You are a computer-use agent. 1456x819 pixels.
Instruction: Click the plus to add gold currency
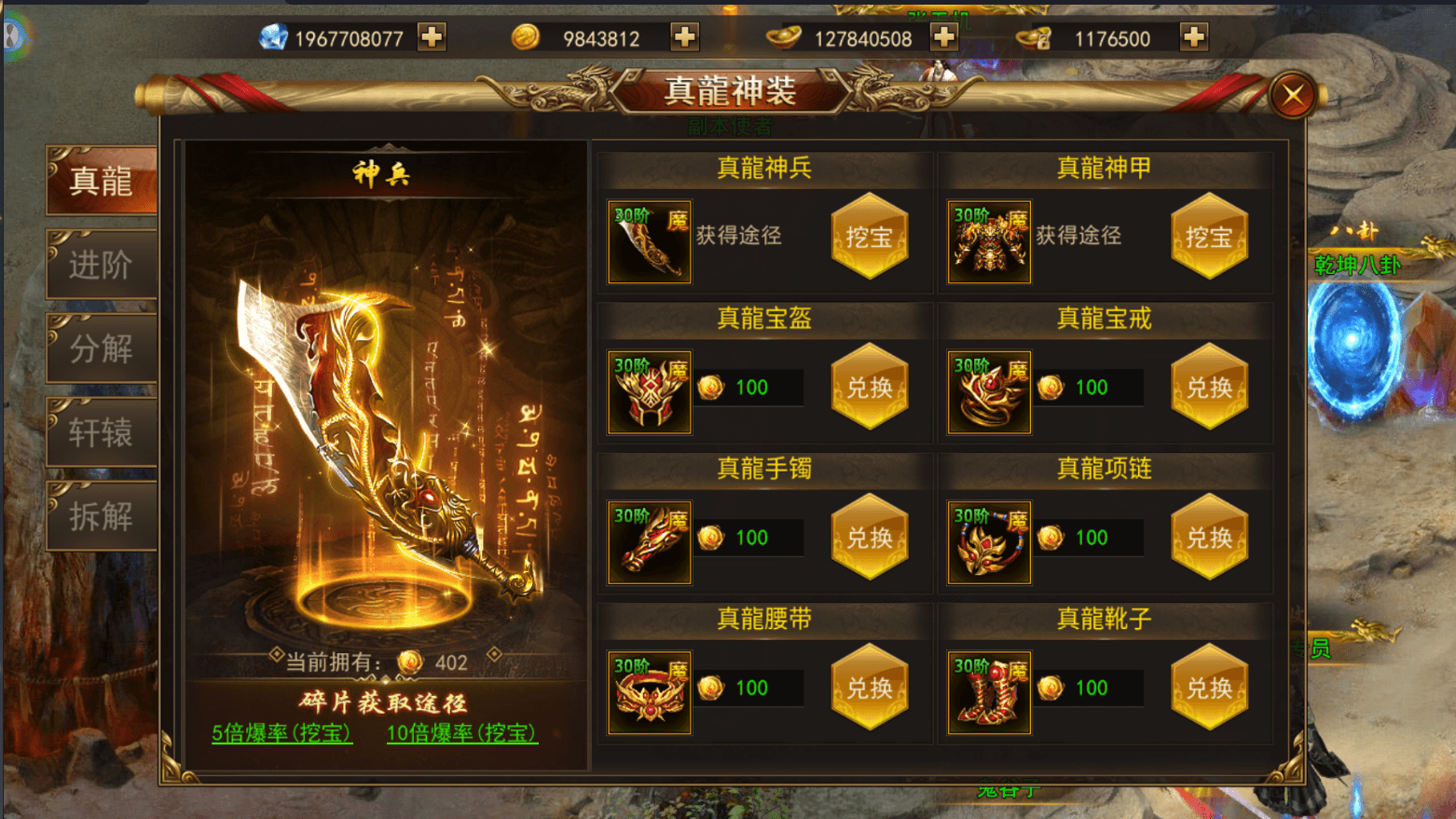pyautogui.click(x=685, y=37)
